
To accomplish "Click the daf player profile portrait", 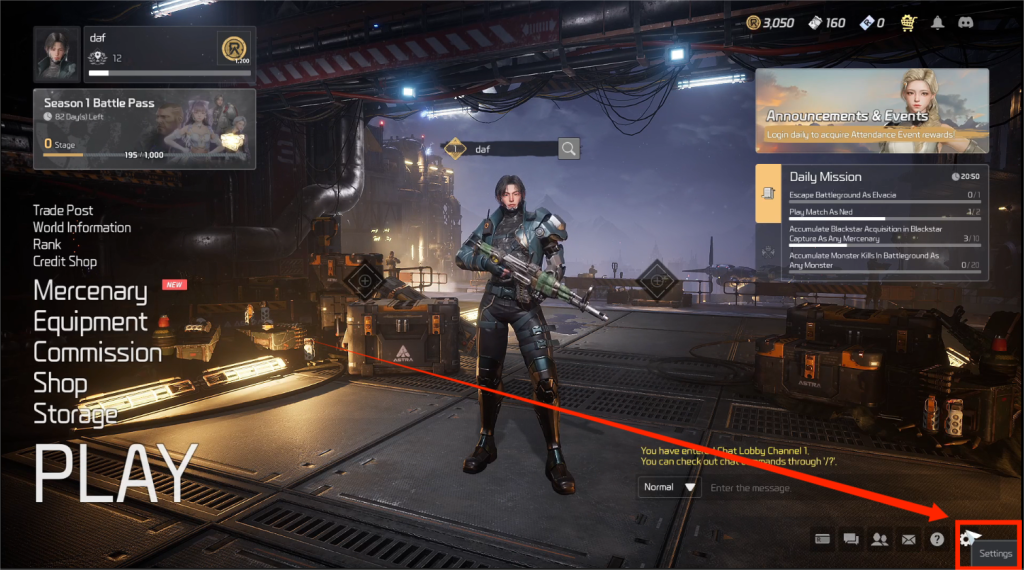I will coord(56,54).
